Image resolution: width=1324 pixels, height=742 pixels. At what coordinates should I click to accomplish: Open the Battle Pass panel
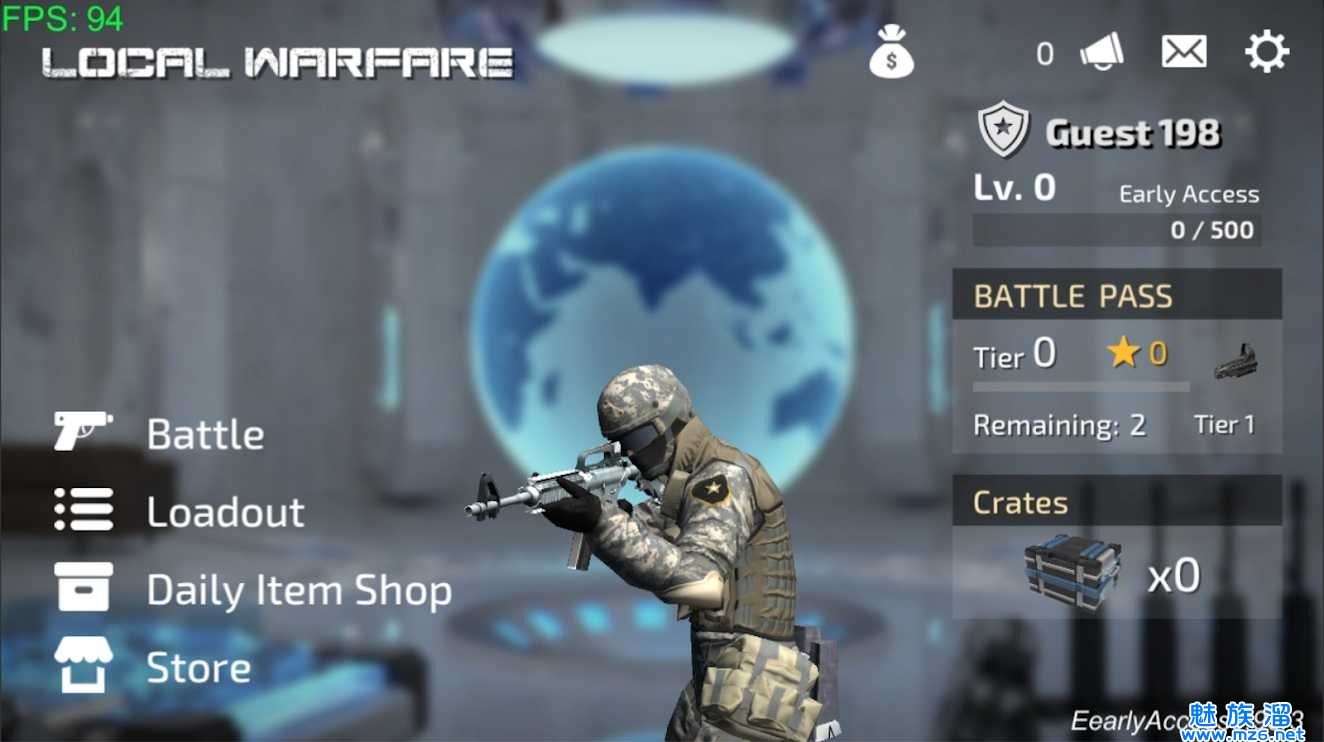[x=1116, y=296]
